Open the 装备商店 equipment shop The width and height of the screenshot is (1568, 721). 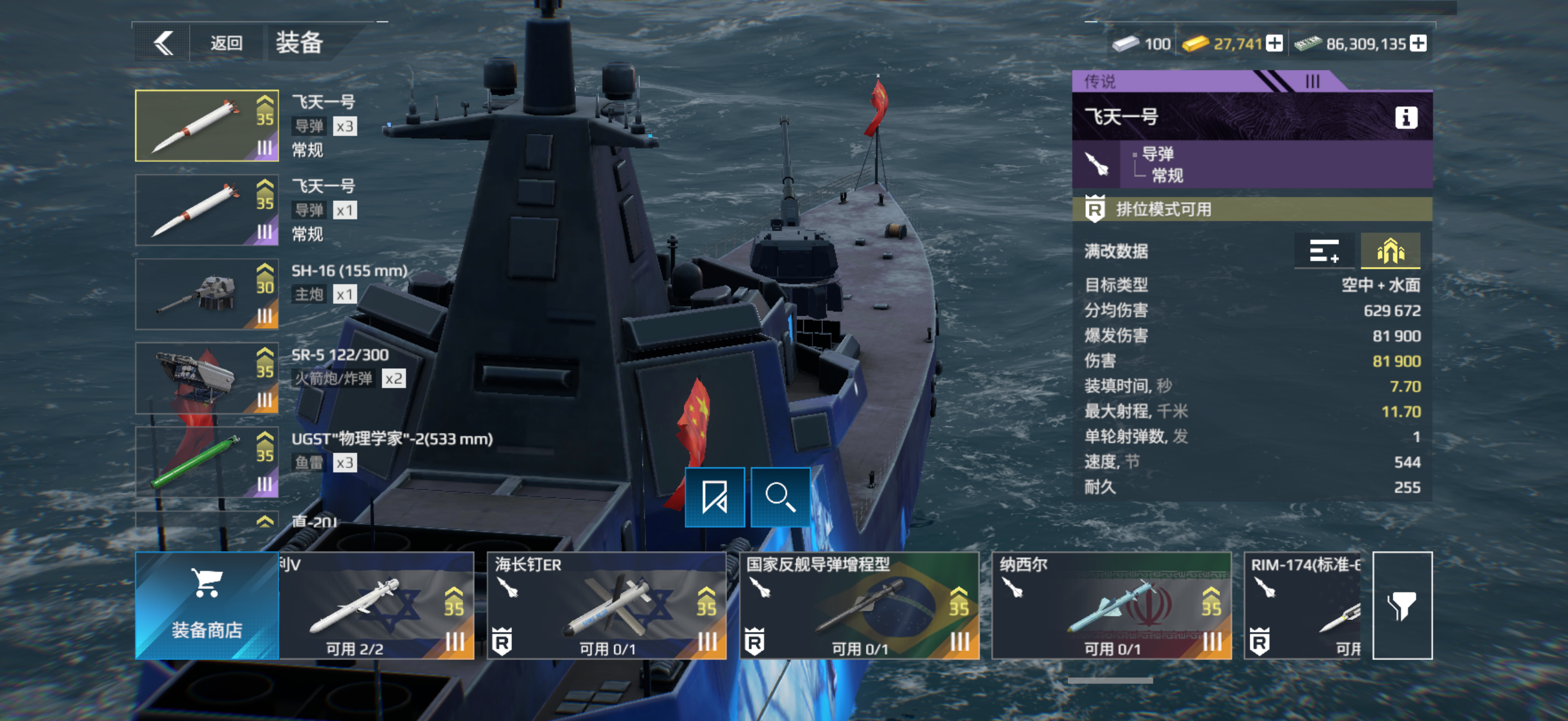pos(206,606)
